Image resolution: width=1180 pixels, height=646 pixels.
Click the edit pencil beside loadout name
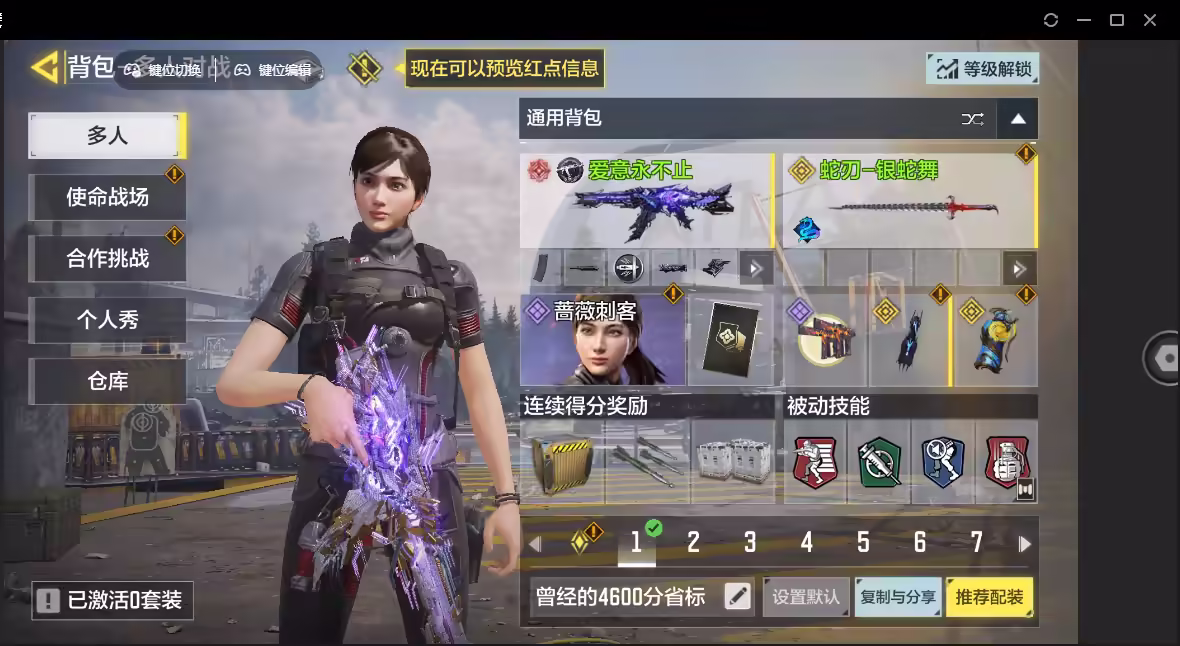[737, 597]
